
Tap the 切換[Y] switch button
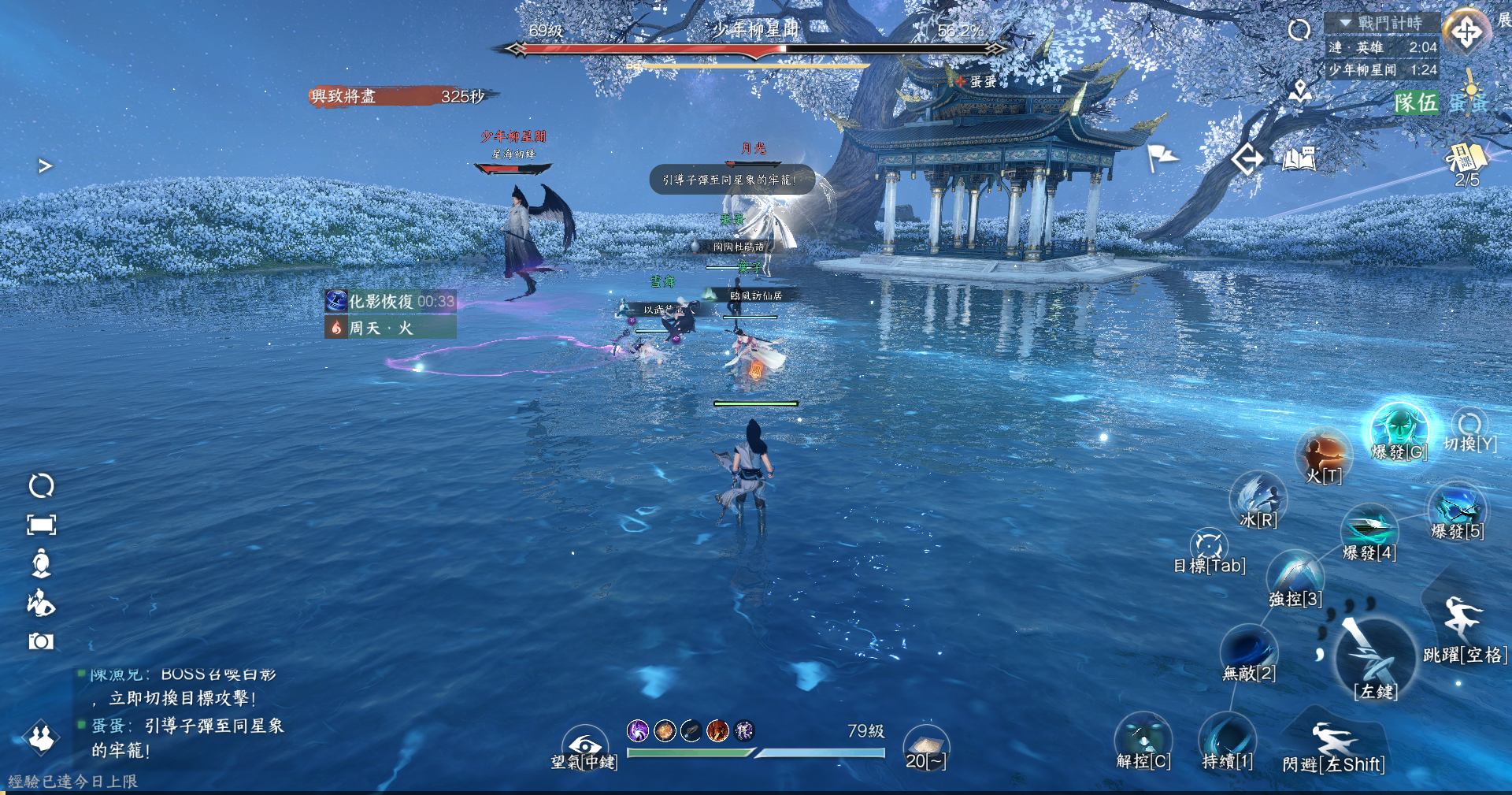[1469, 426]
